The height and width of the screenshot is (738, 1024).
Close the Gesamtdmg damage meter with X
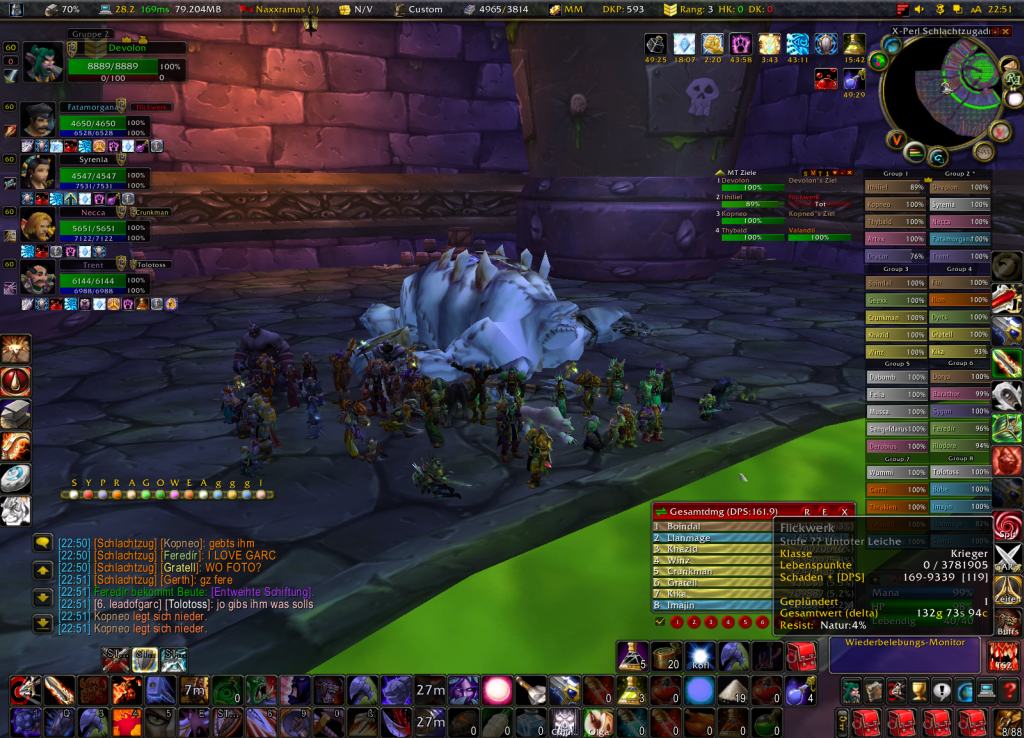coord(844,511)
